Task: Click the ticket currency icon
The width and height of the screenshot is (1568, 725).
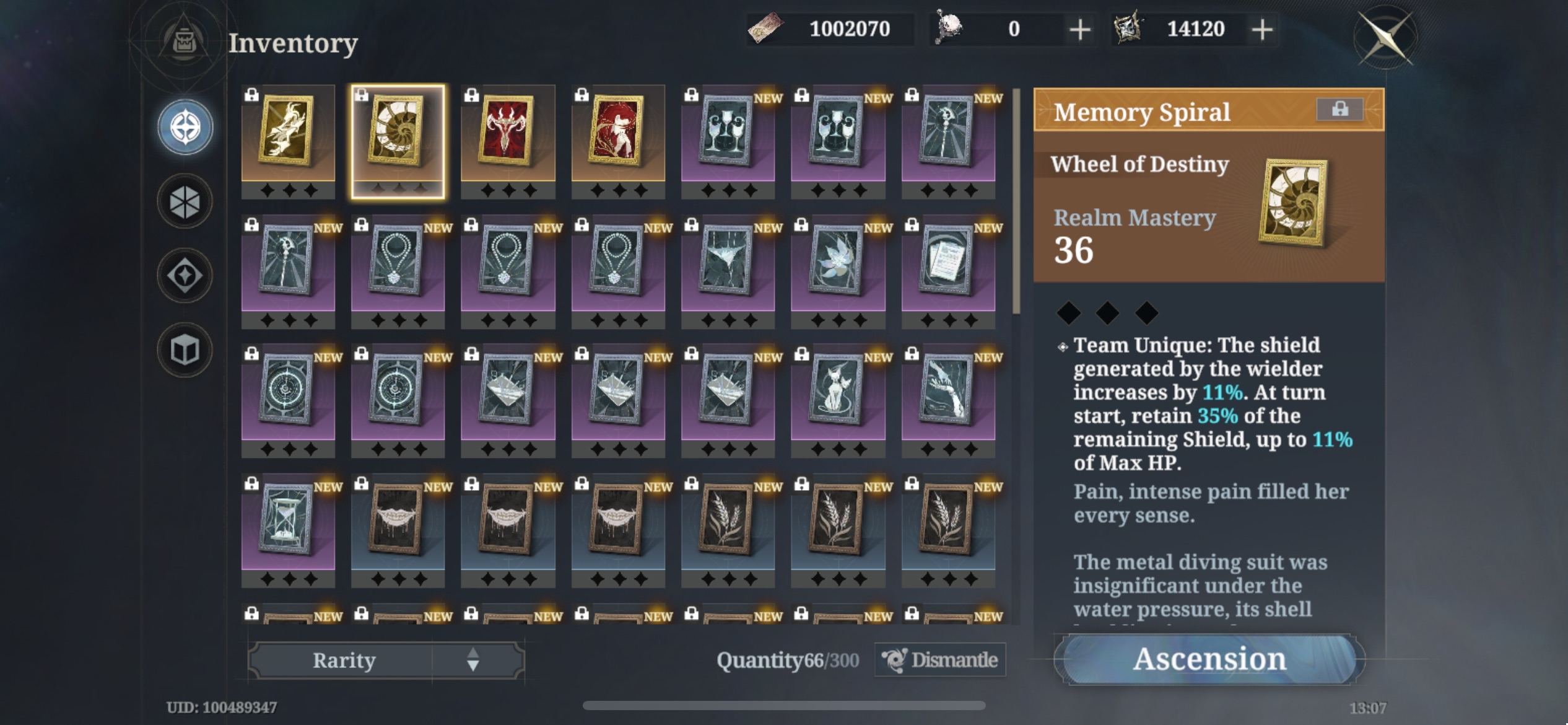Action: (x=767, y=27)
